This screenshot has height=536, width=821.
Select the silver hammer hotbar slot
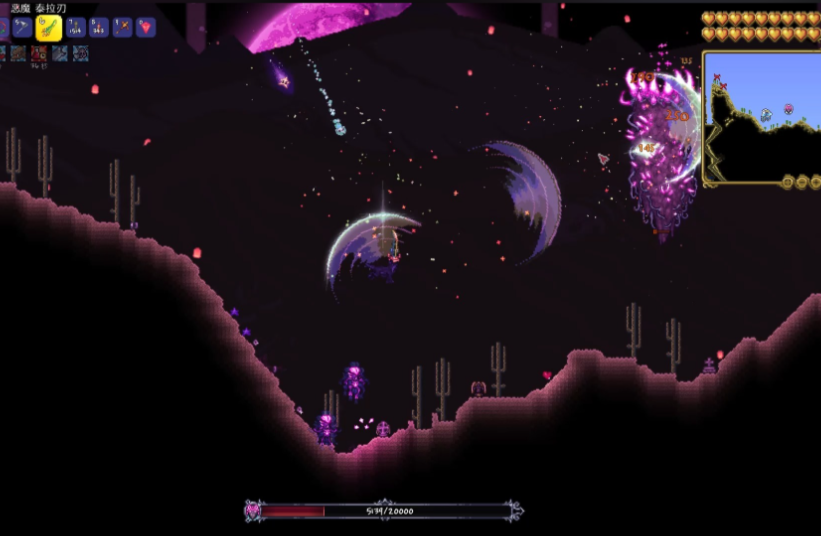tap(22, 28)
